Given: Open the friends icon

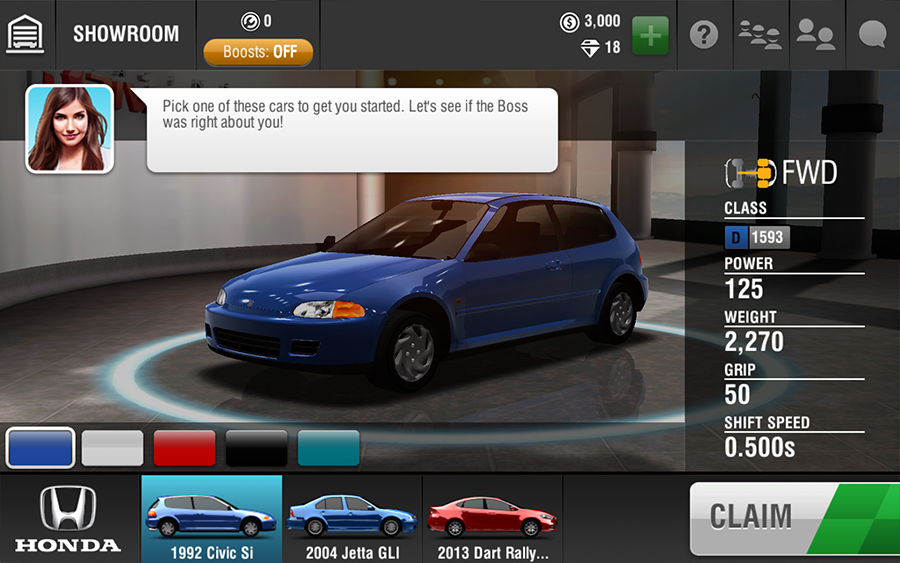Looking at the screenshot, I should tap(815, 35).
